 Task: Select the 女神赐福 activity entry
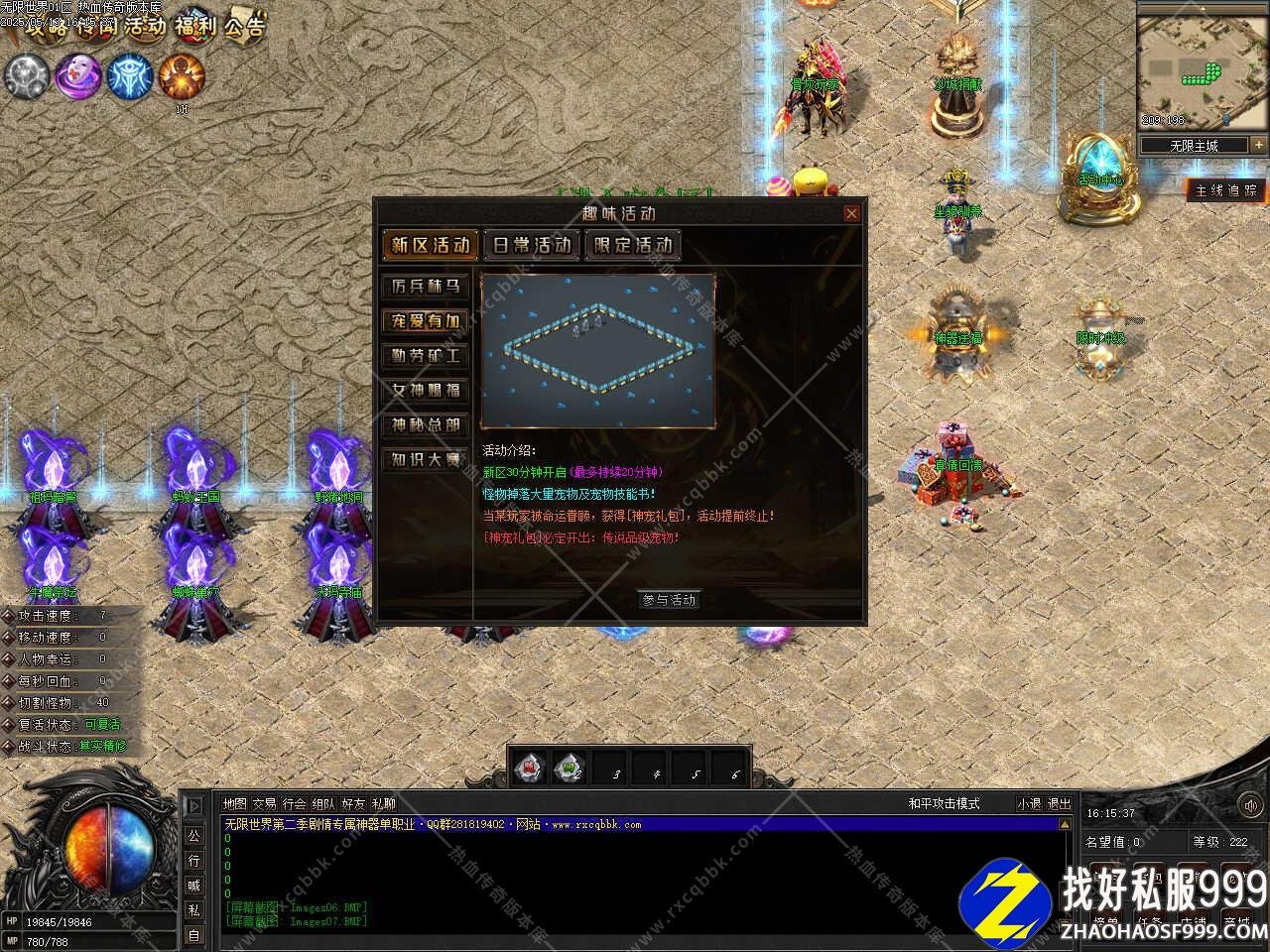point(426,391)
